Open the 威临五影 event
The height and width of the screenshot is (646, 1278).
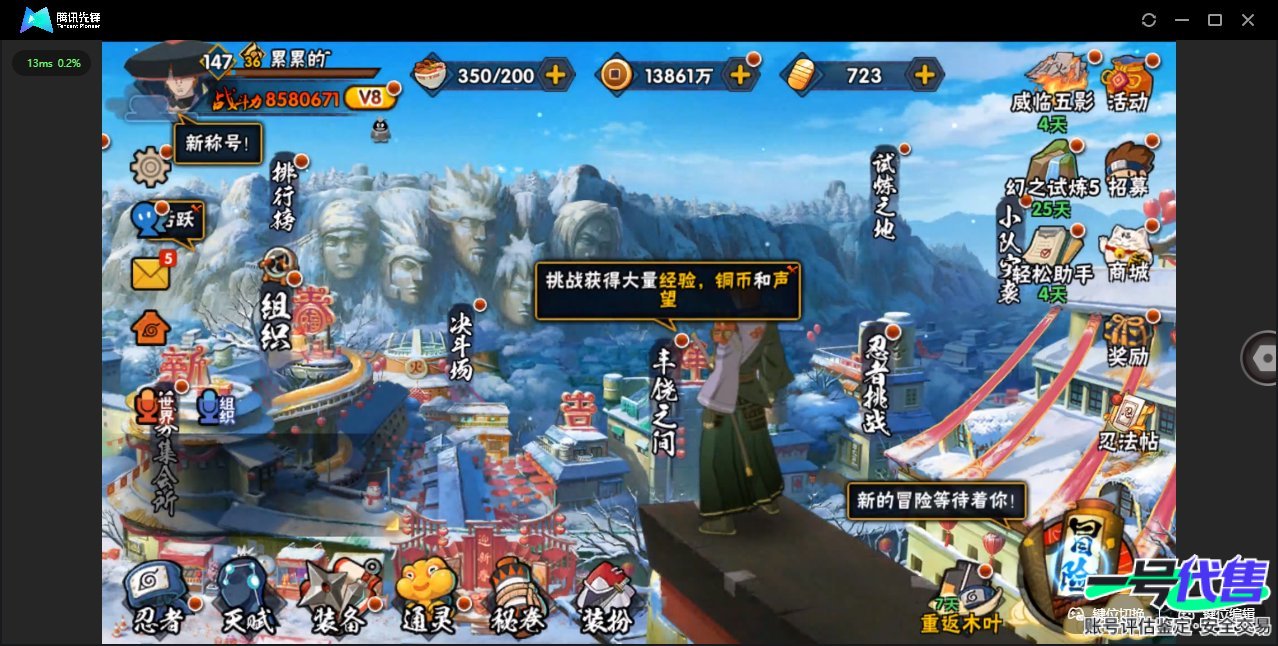click(x=1052, y=84)
